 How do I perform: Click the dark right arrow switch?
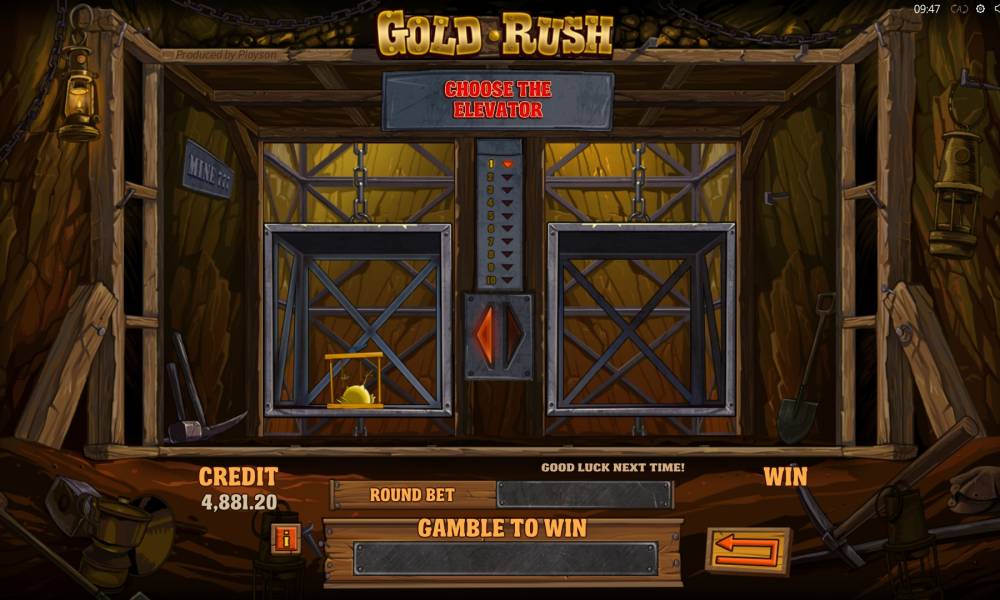[x=514, y=336]
